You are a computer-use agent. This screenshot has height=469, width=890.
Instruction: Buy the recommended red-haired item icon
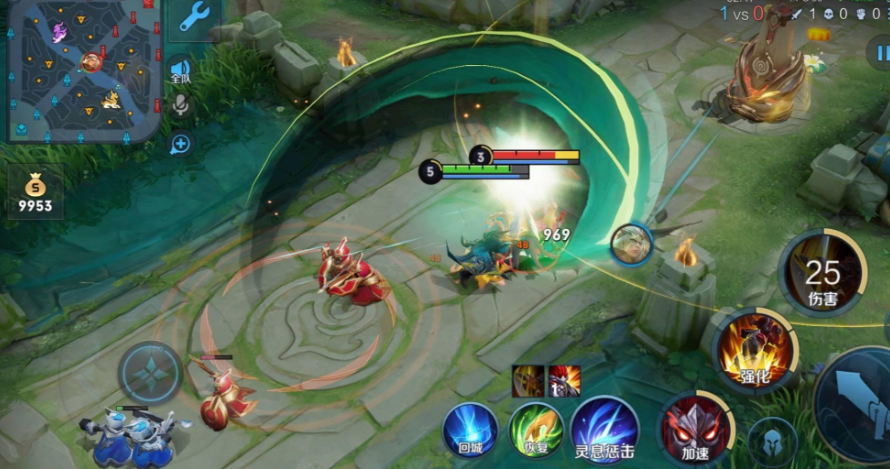pyautogui.click(x=564, y=381)
